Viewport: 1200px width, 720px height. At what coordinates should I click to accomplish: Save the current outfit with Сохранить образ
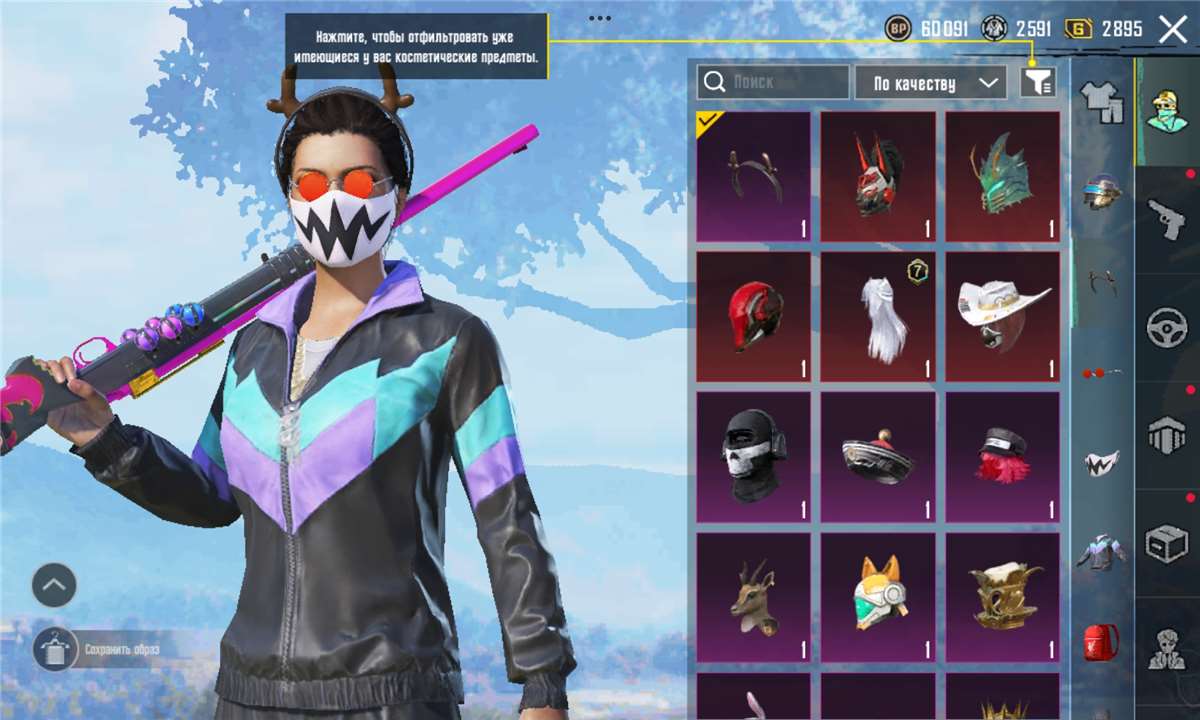point(55,649)
